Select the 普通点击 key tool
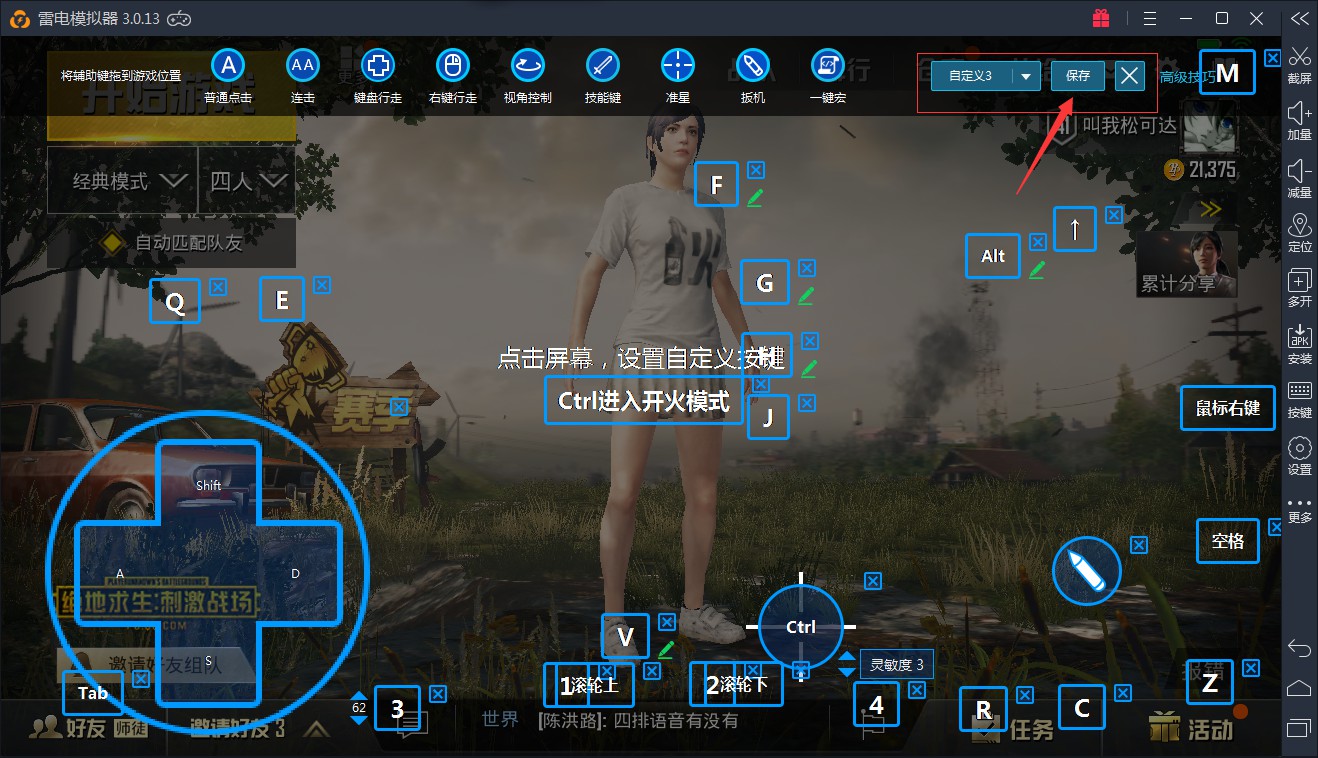Screen dimensions: 1318x758 pyautogui.click(x=228, y=76)
